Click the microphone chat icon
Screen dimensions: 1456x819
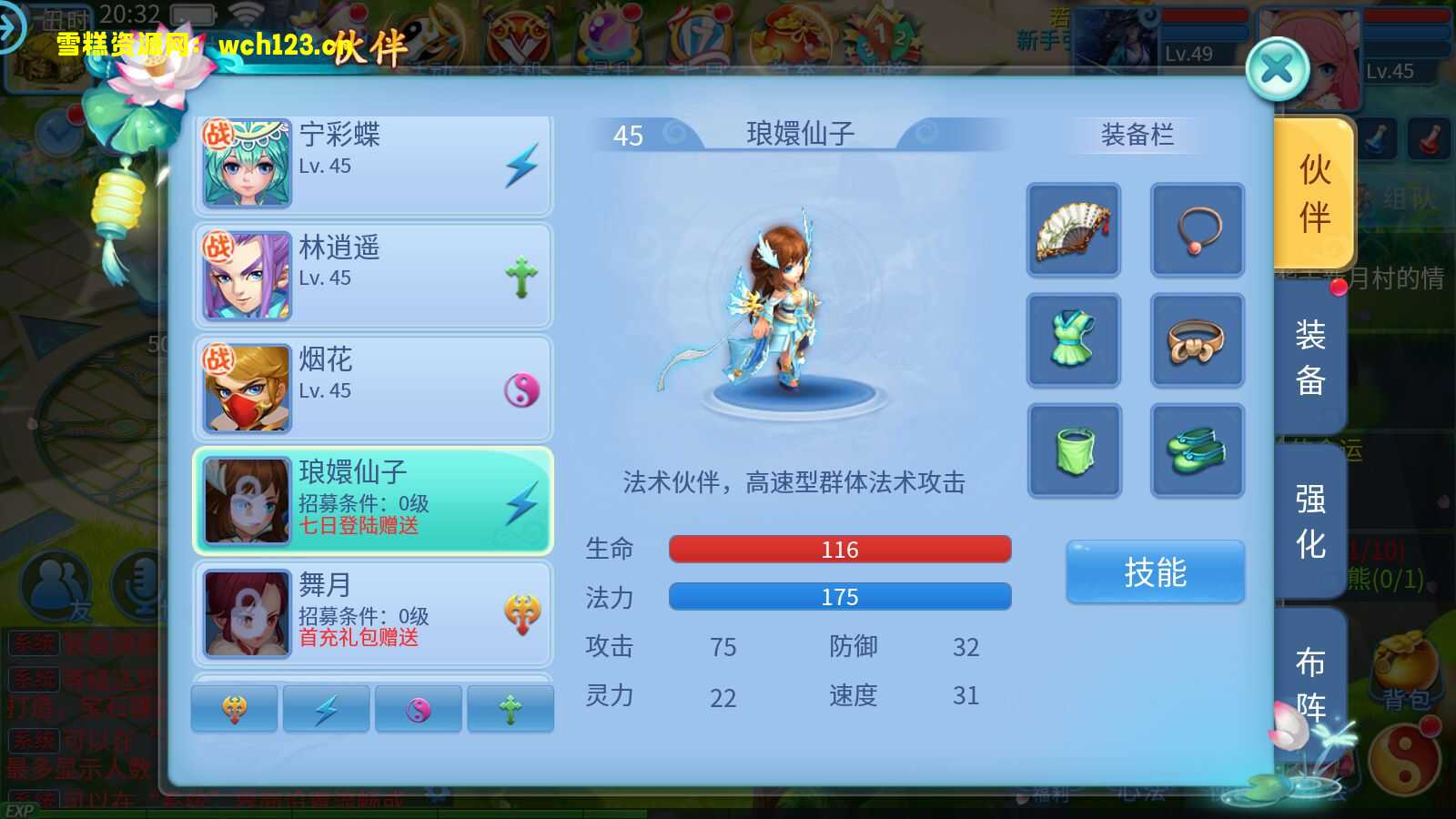click(138, 587)
